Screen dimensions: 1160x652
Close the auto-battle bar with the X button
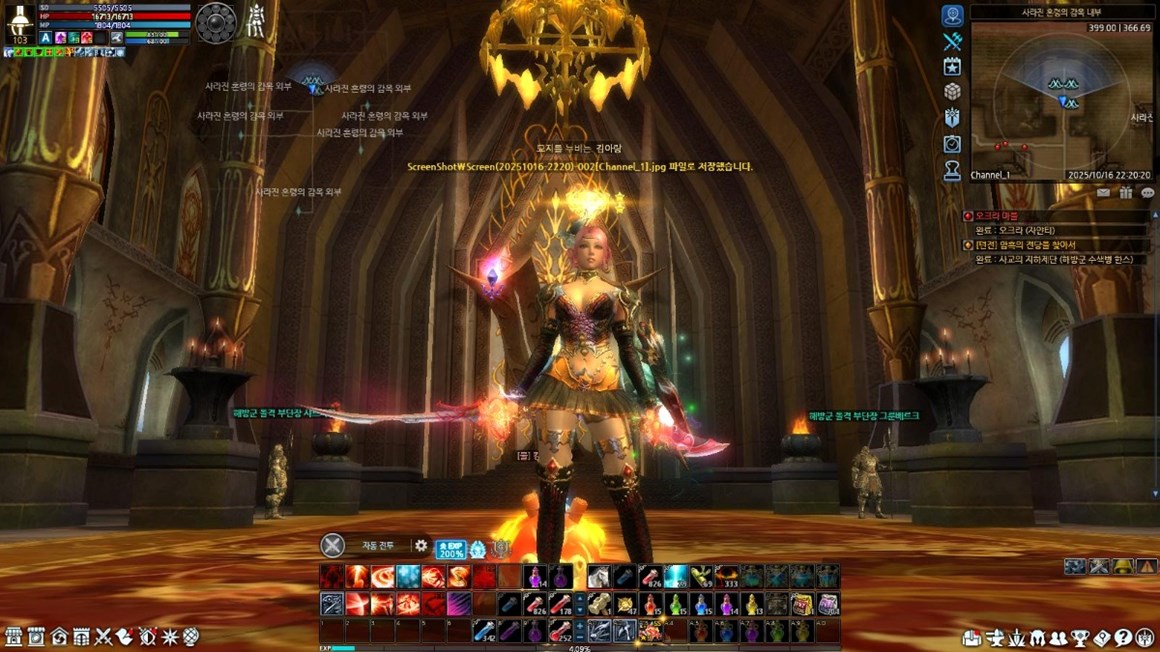click(x=332, y=546)
